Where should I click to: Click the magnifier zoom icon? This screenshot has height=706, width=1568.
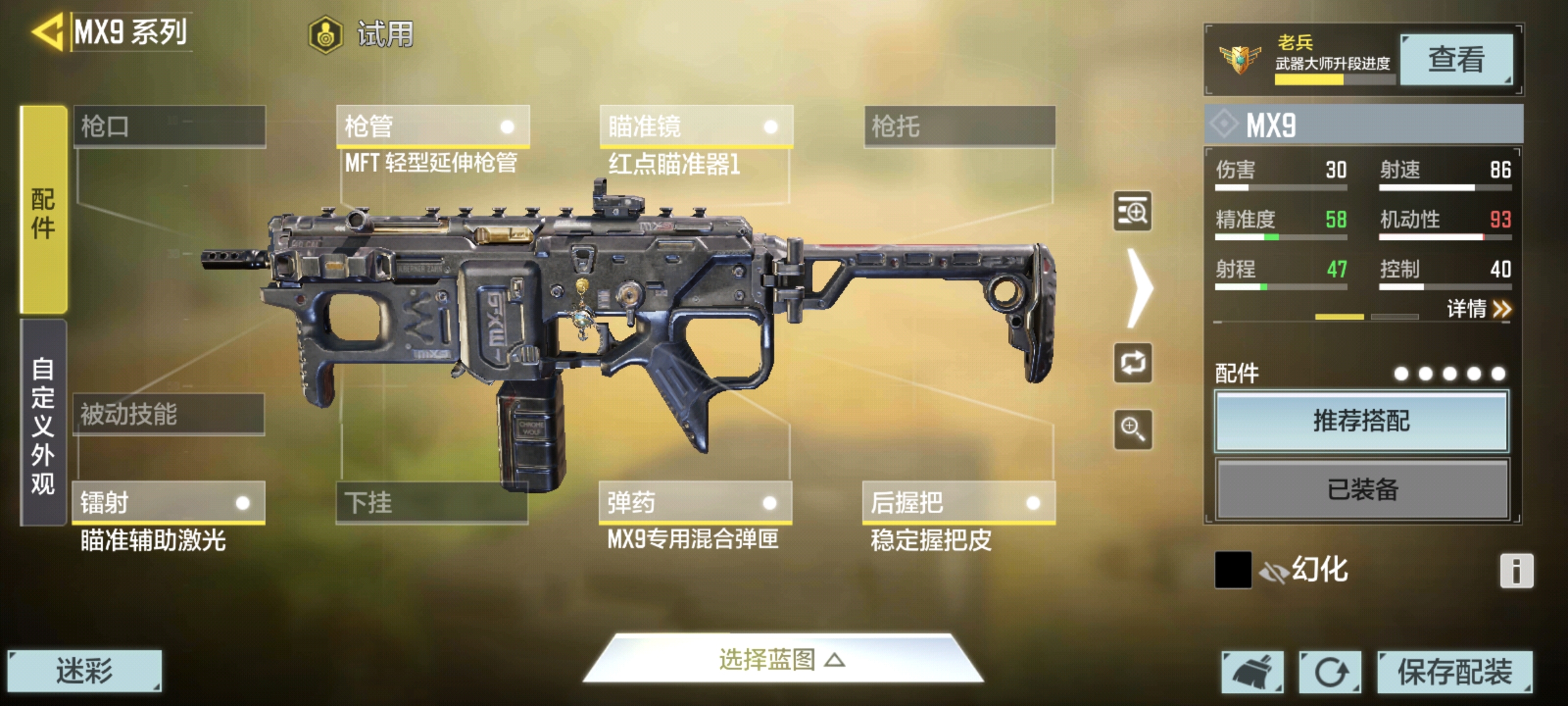coord(1133,429)
